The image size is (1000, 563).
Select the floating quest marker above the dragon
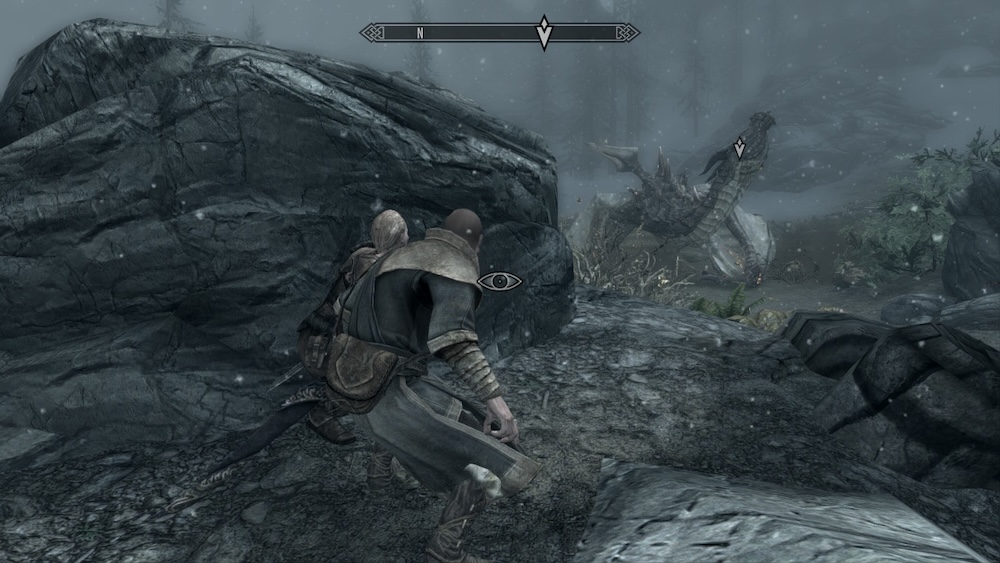(739, 149)
